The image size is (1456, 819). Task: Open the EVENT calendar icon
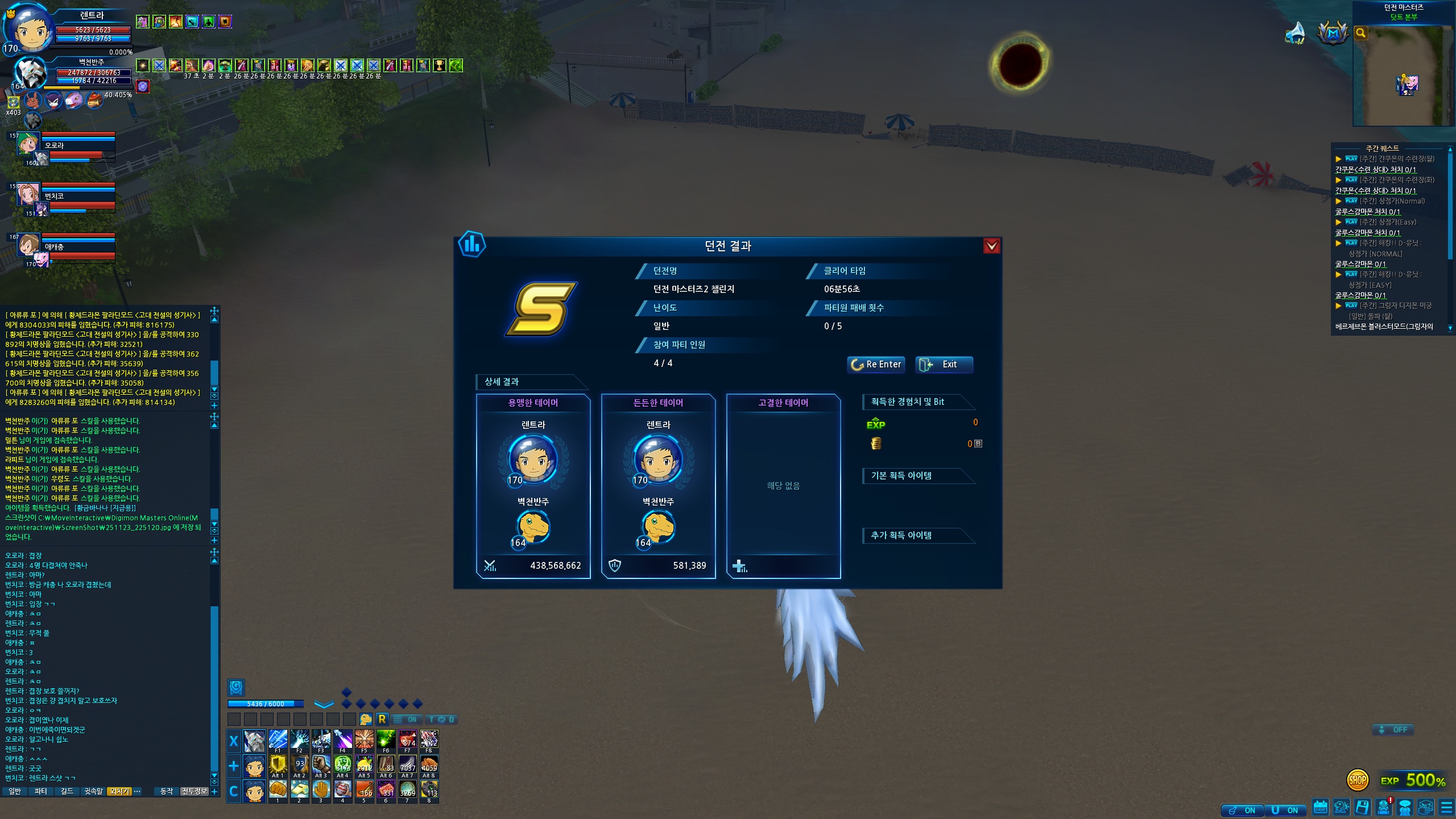tap(1320, 807)
